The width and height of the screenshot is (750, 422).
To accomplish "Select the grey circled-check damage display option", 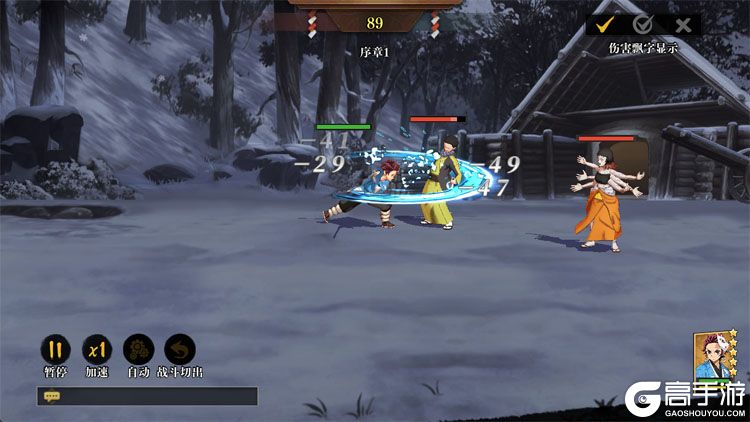I will click(643, 25).
